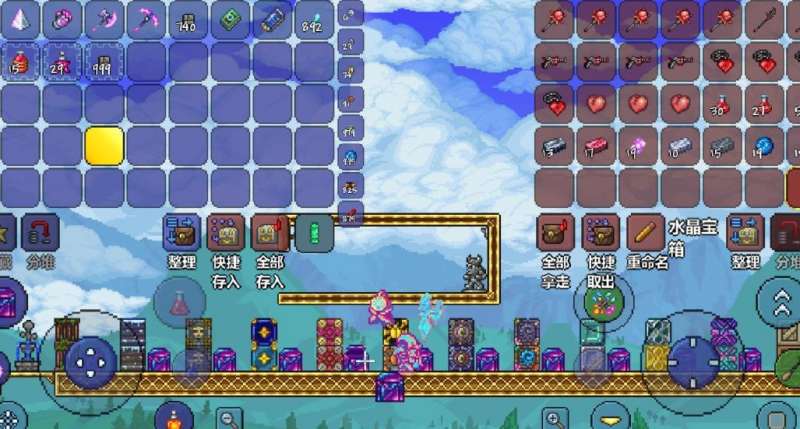This screenshot has width=800, height=429.
Task: Pick the green spell tome slot
Action: (x=230, y=20)
